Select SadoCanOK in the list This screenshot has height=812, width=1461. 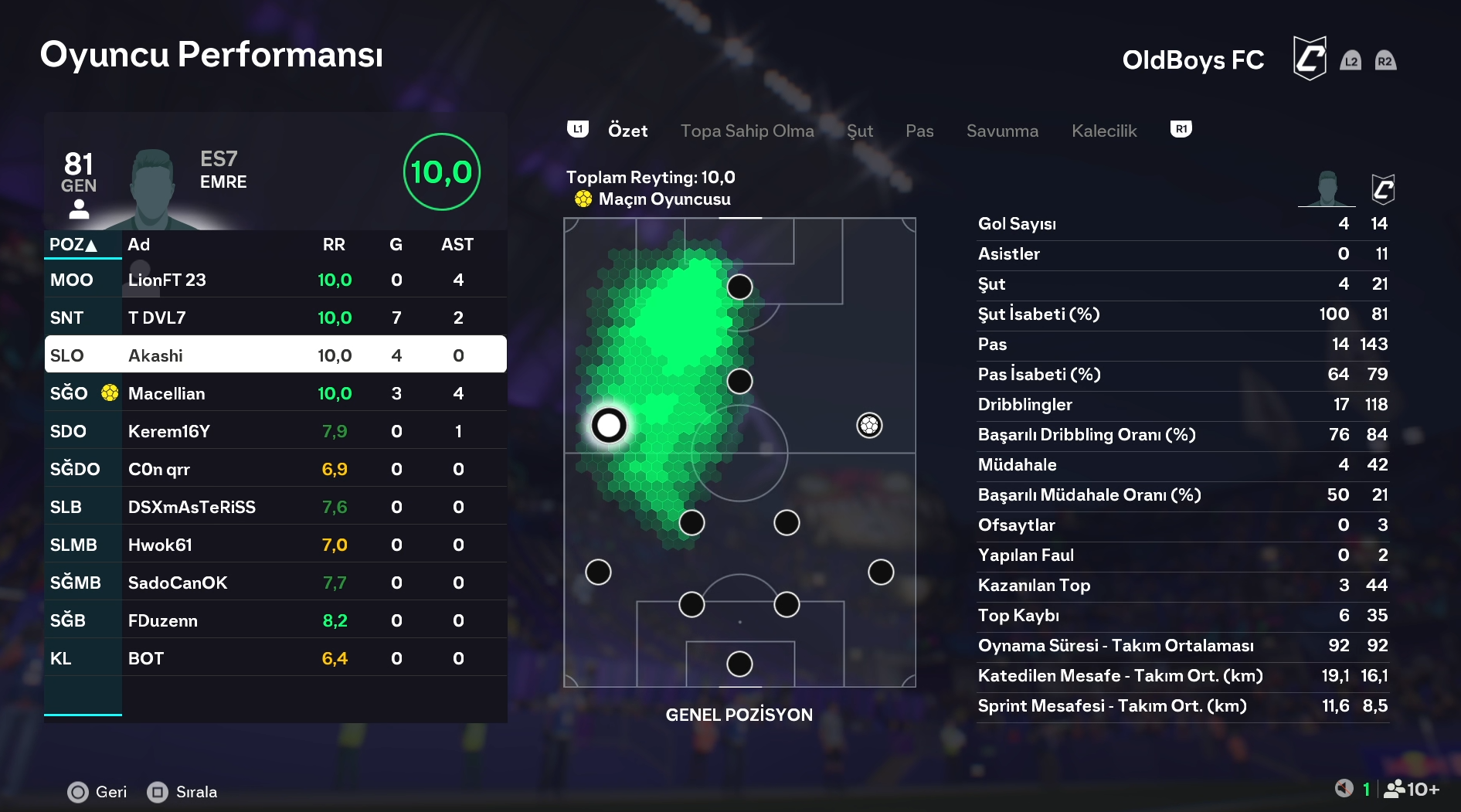(x=275, y=583)
